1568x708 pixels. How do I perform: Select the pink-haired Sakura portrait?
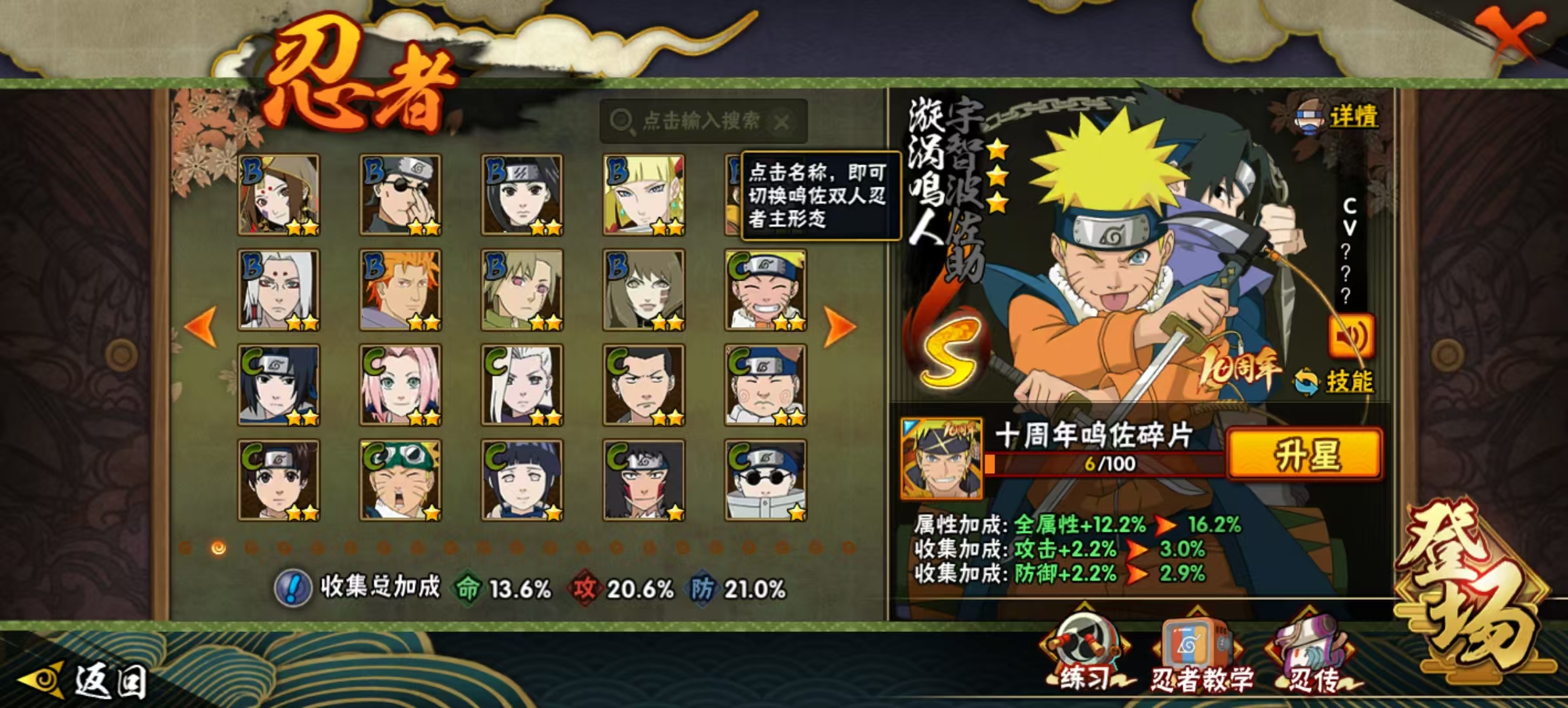point(401,385)
